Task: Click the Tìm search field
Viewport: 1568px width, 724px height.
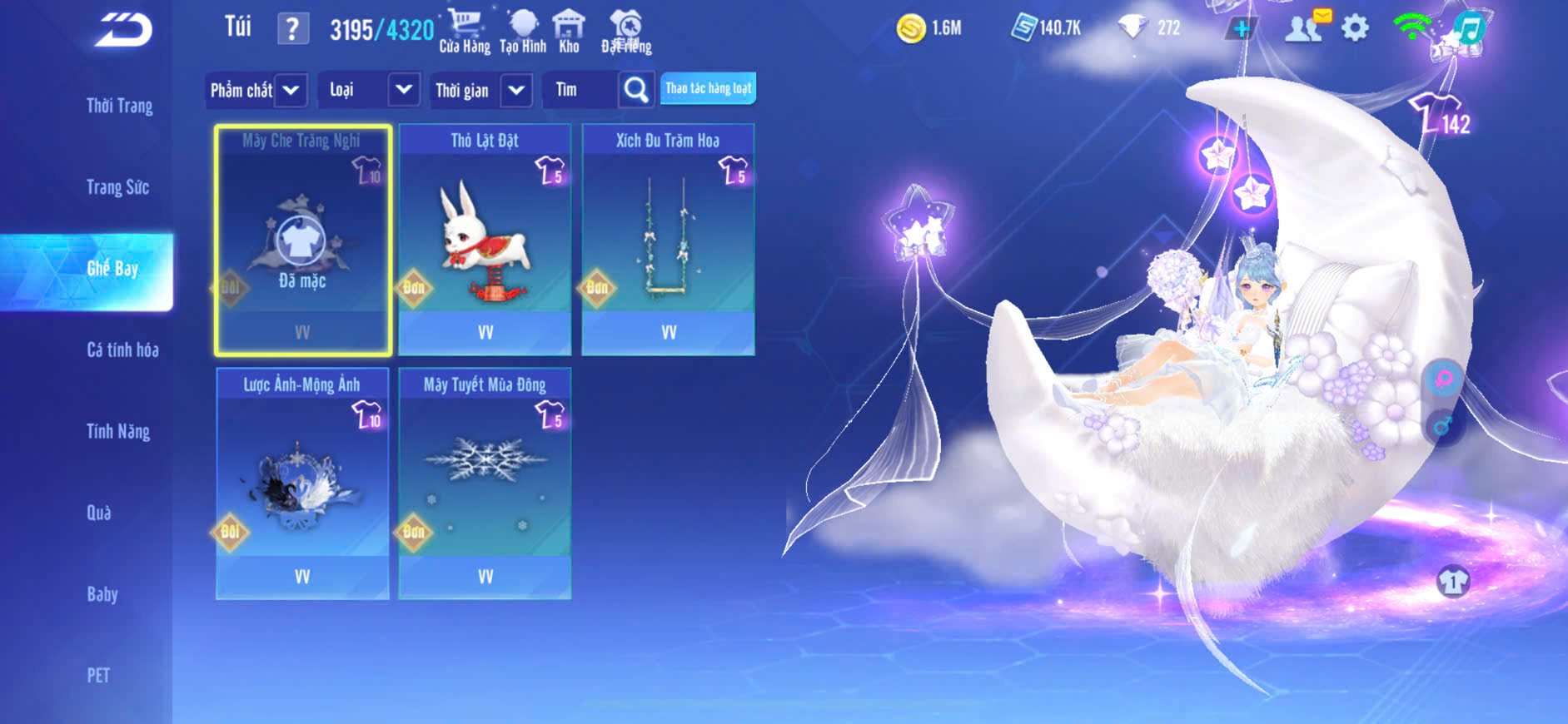Action: [580, 90]
